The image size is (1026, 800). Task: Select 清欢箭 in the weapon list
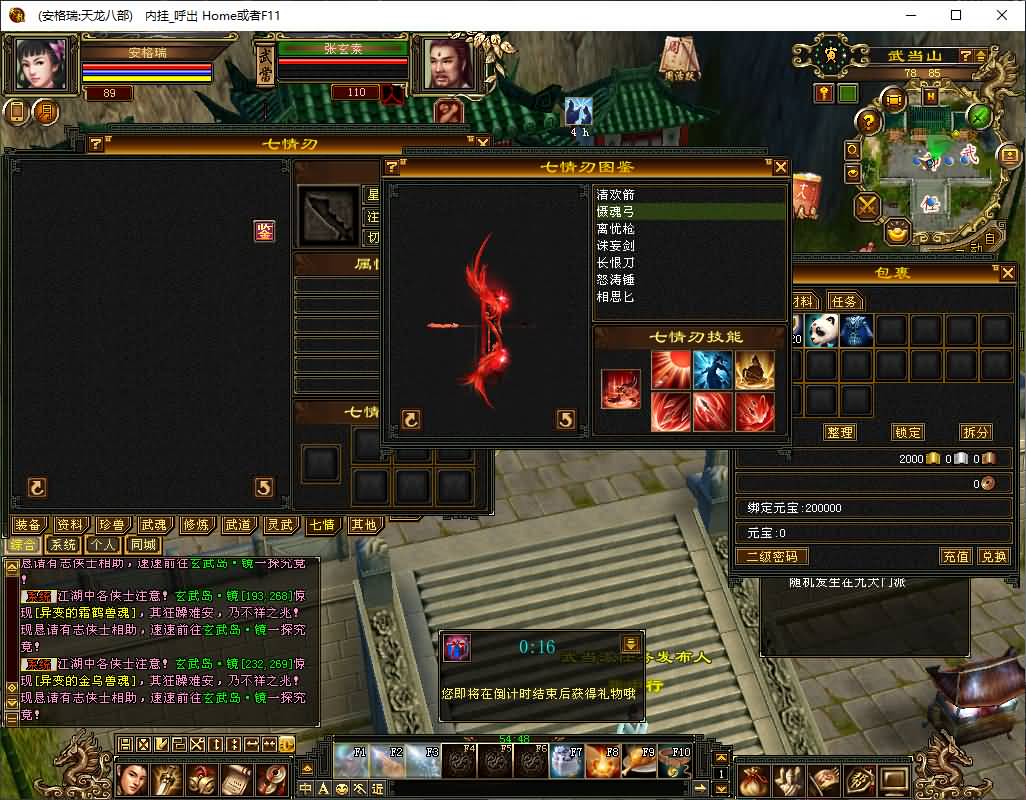(x=616, y=195)
